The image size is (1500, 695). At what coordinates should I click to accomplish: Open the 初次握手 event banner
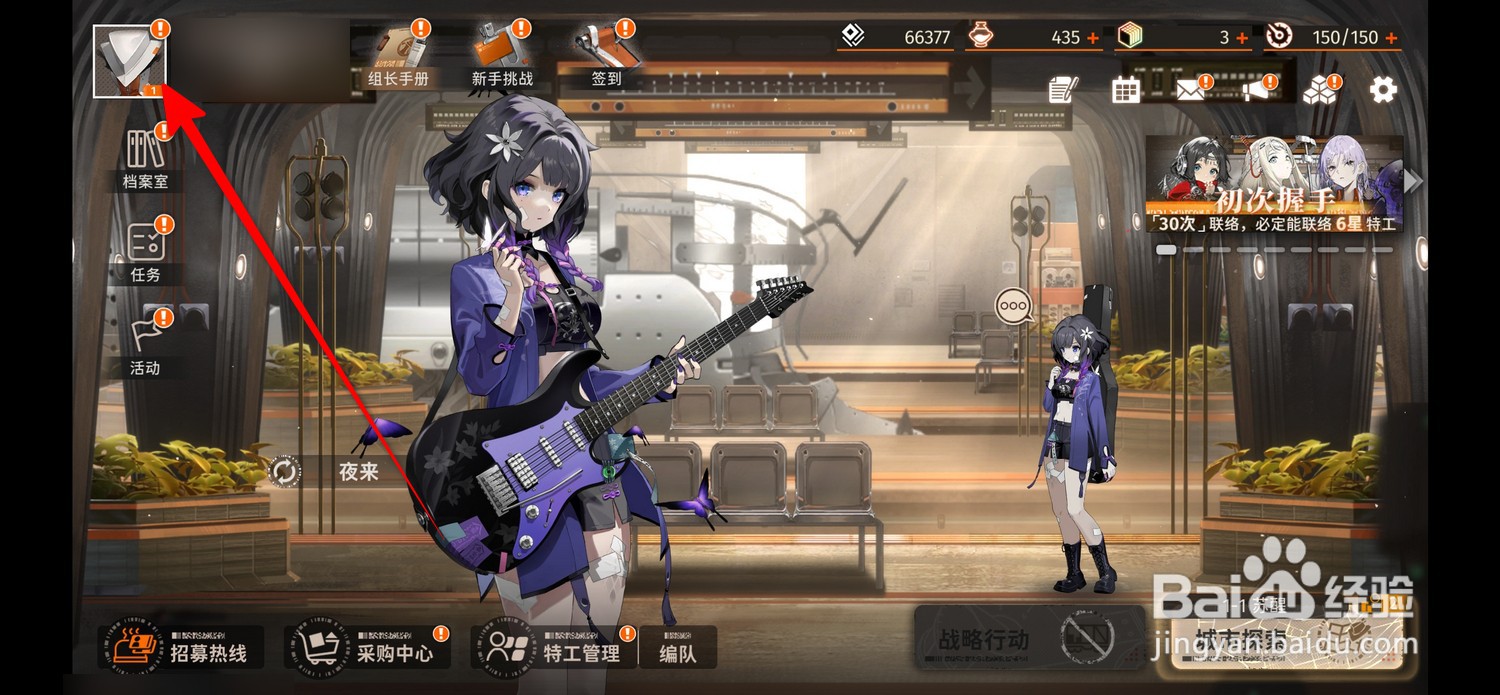coord(1274,184)
